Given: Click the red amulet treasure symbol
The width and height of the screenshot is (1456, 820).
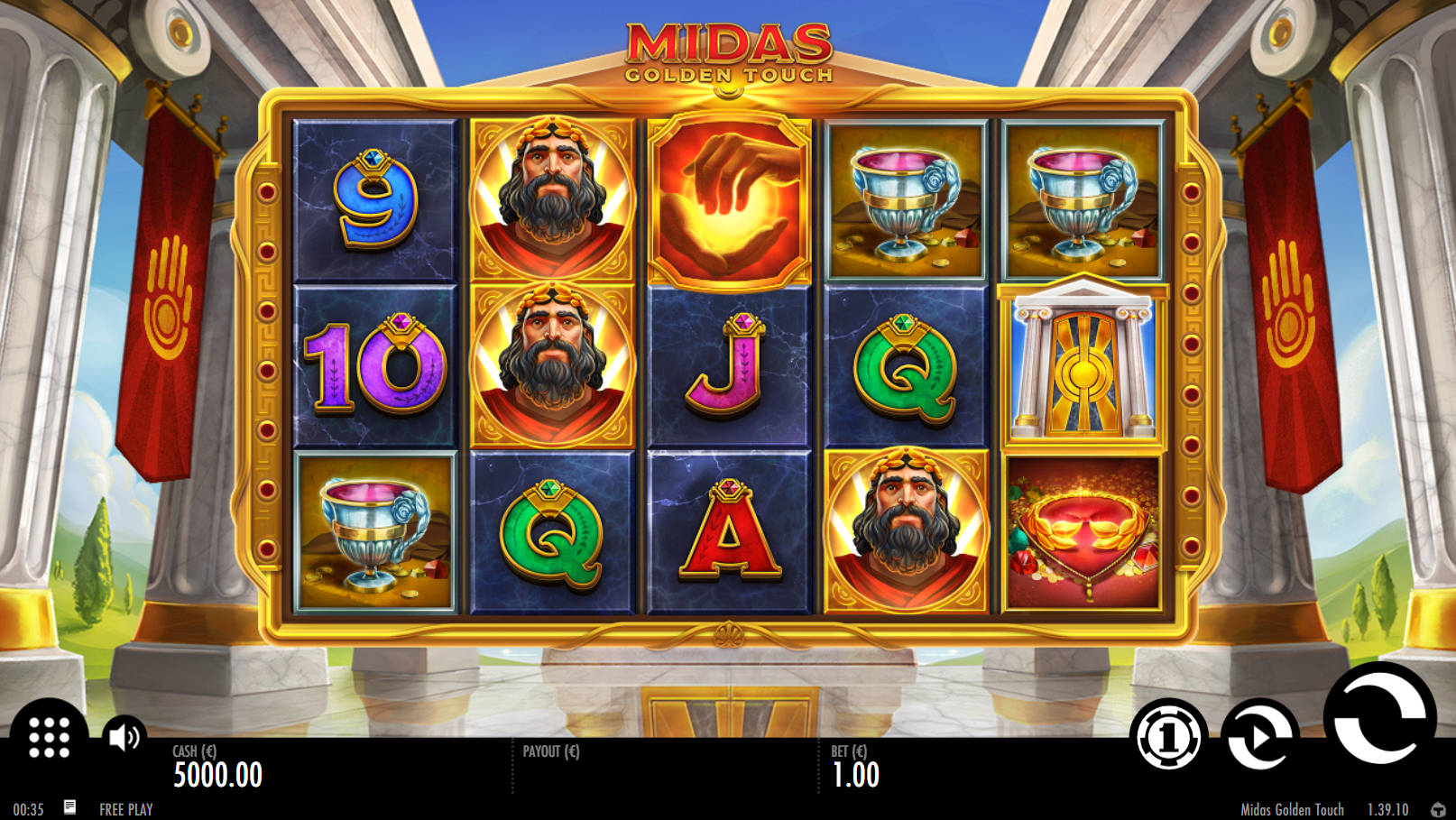Looking at the screenshot, I should (1083, 534).
